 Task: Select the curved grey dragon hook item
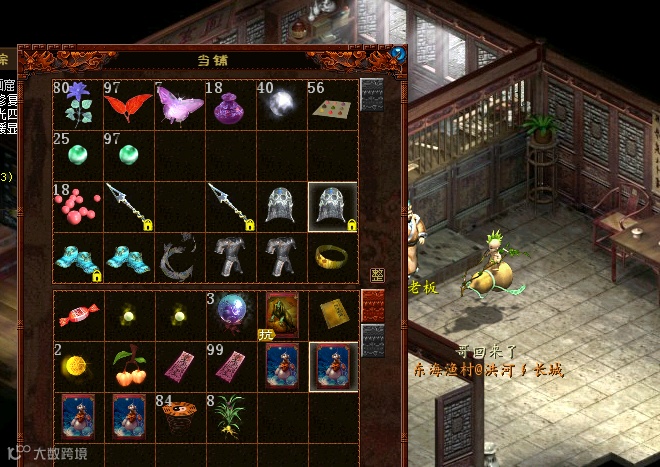click(x=179, y=259)
